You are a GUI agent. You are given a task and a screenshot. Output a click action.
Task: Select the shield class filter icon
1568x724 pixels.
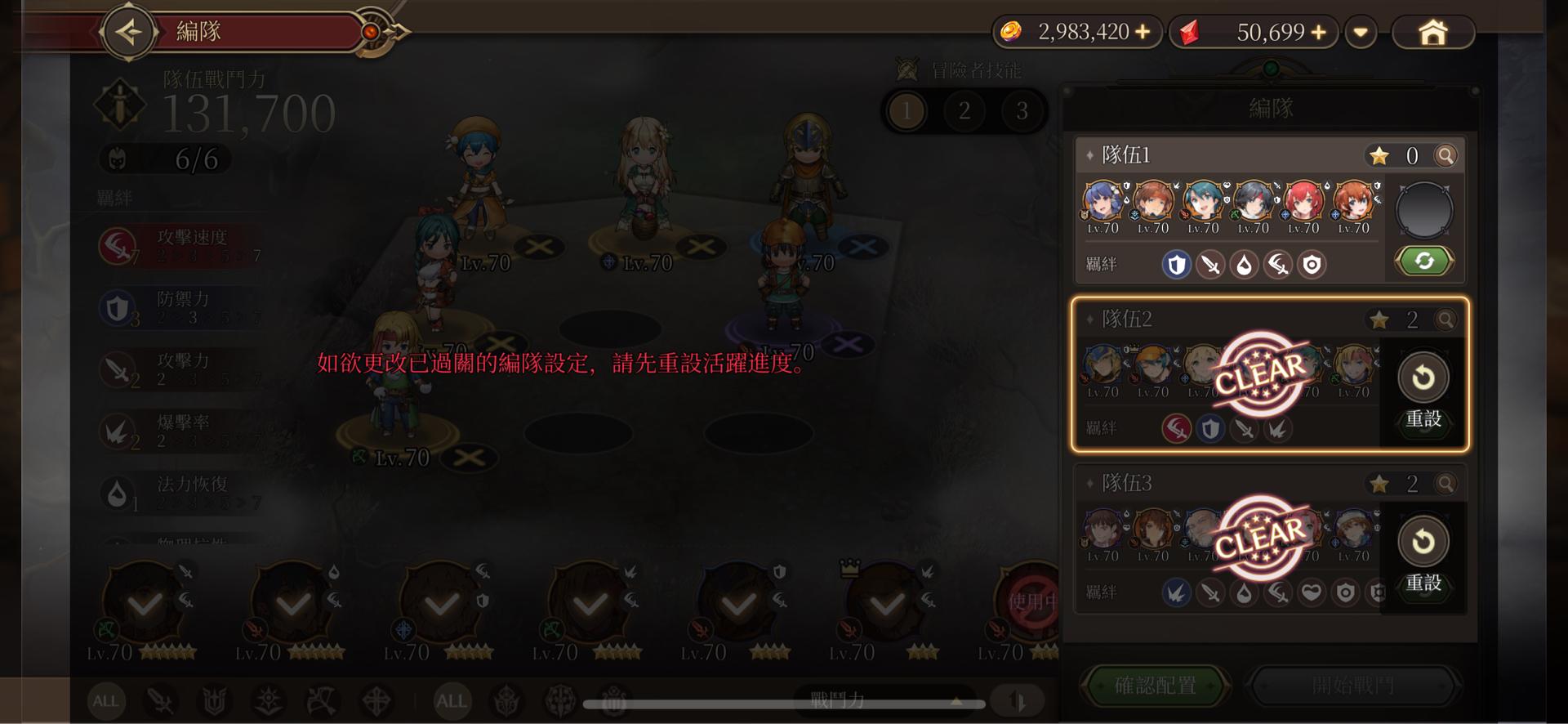click(215, 699)
